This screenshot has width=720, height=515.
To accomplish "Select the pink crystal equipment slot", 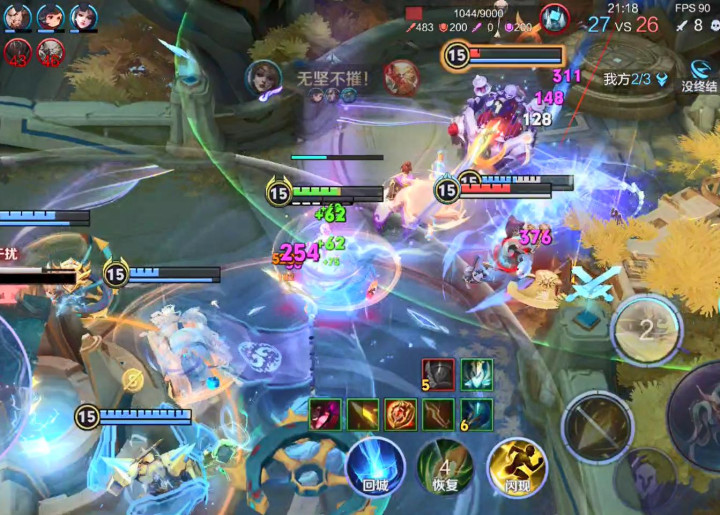I will (x=324, y=413).
